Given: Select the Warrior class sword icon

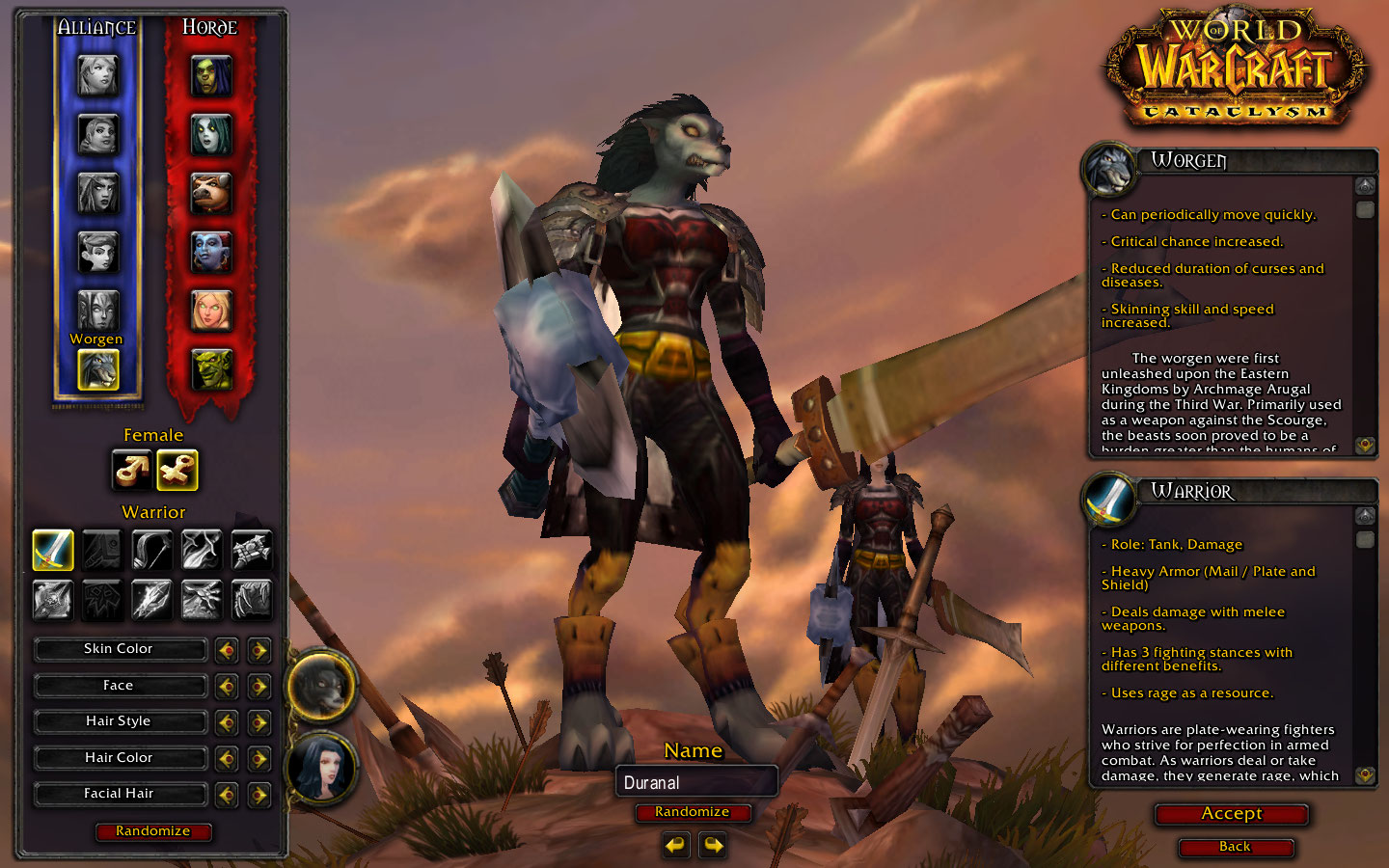Looking at the screenshot, I should click(x=53, y=550).
